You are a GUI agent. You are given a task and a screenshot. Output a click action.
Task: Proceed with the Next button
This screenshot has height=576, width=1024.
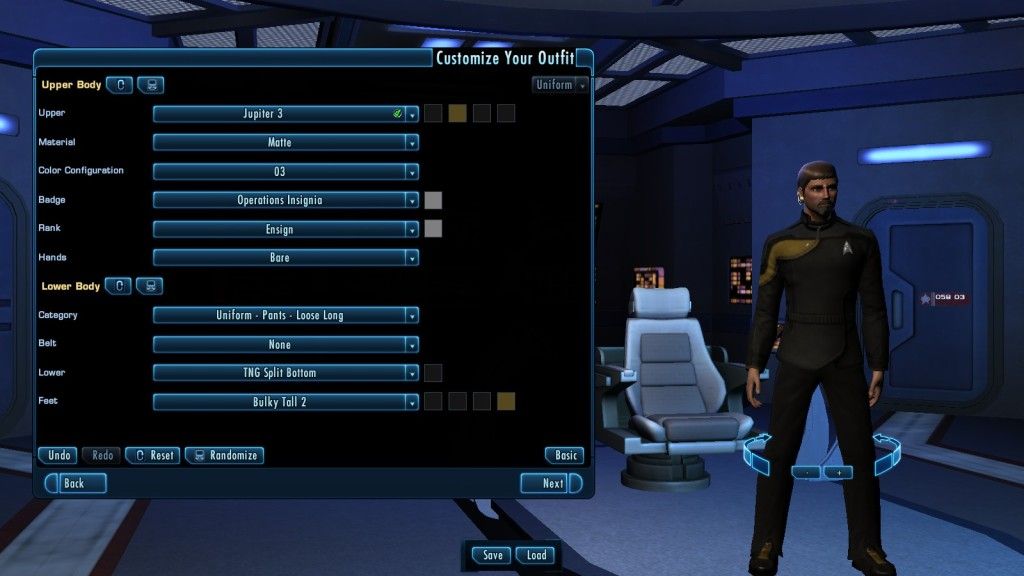click(x=551, y=483)
